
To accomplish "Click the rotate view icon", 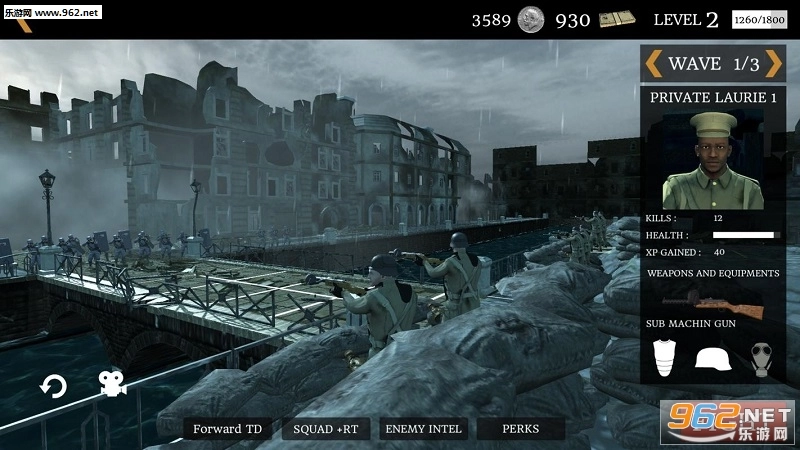I will pyautogui.click(x=53, y=386).
